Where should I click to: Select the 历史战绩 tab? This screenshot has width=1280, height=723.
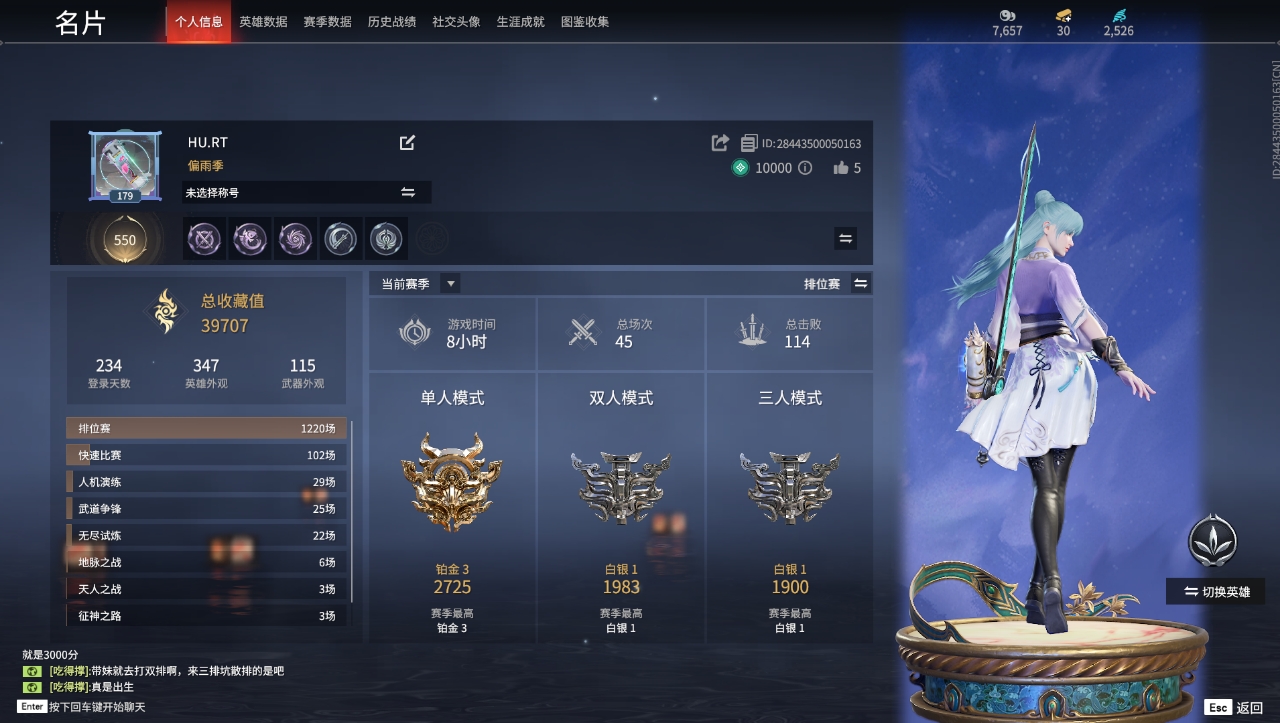coord(392,22)
